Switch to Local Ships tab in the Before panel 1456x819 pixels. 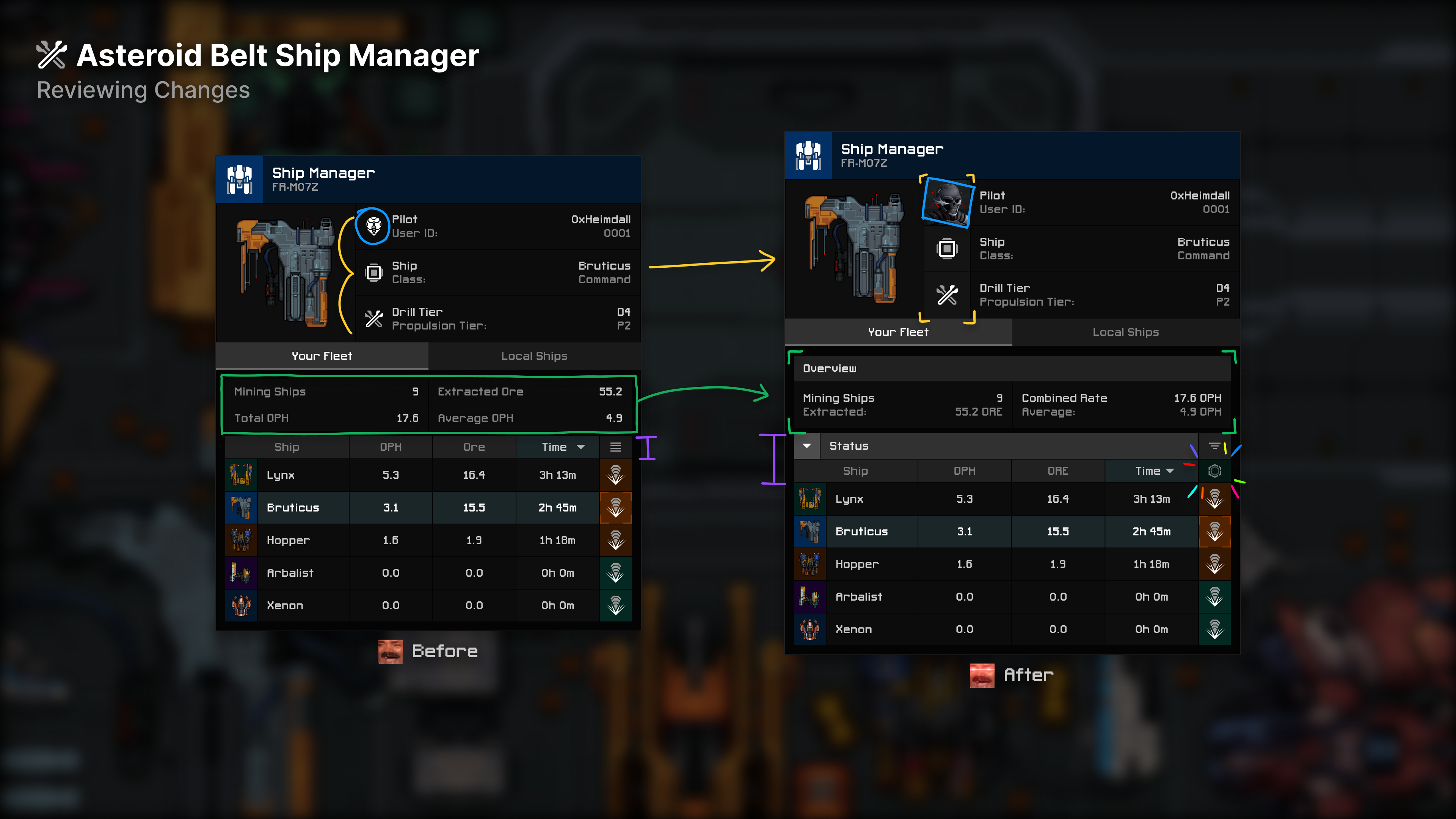click(533, 356)
